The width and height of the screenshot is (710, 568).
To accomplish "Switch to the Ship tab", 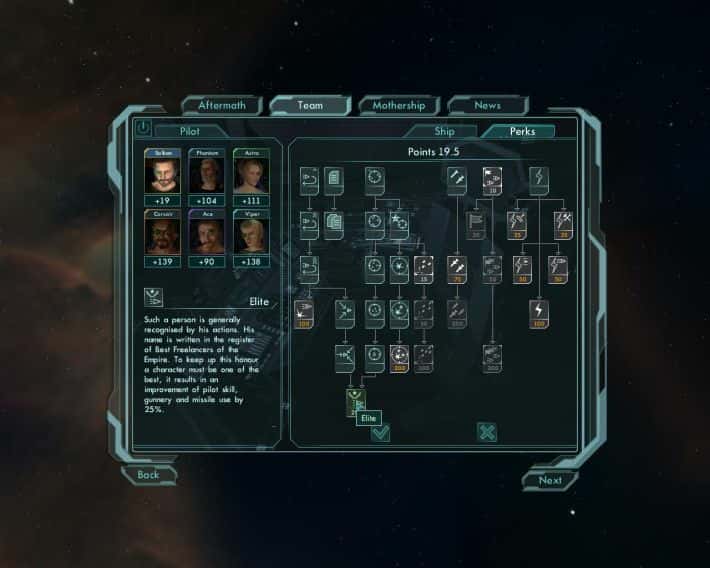I will (x=444, y=131).
